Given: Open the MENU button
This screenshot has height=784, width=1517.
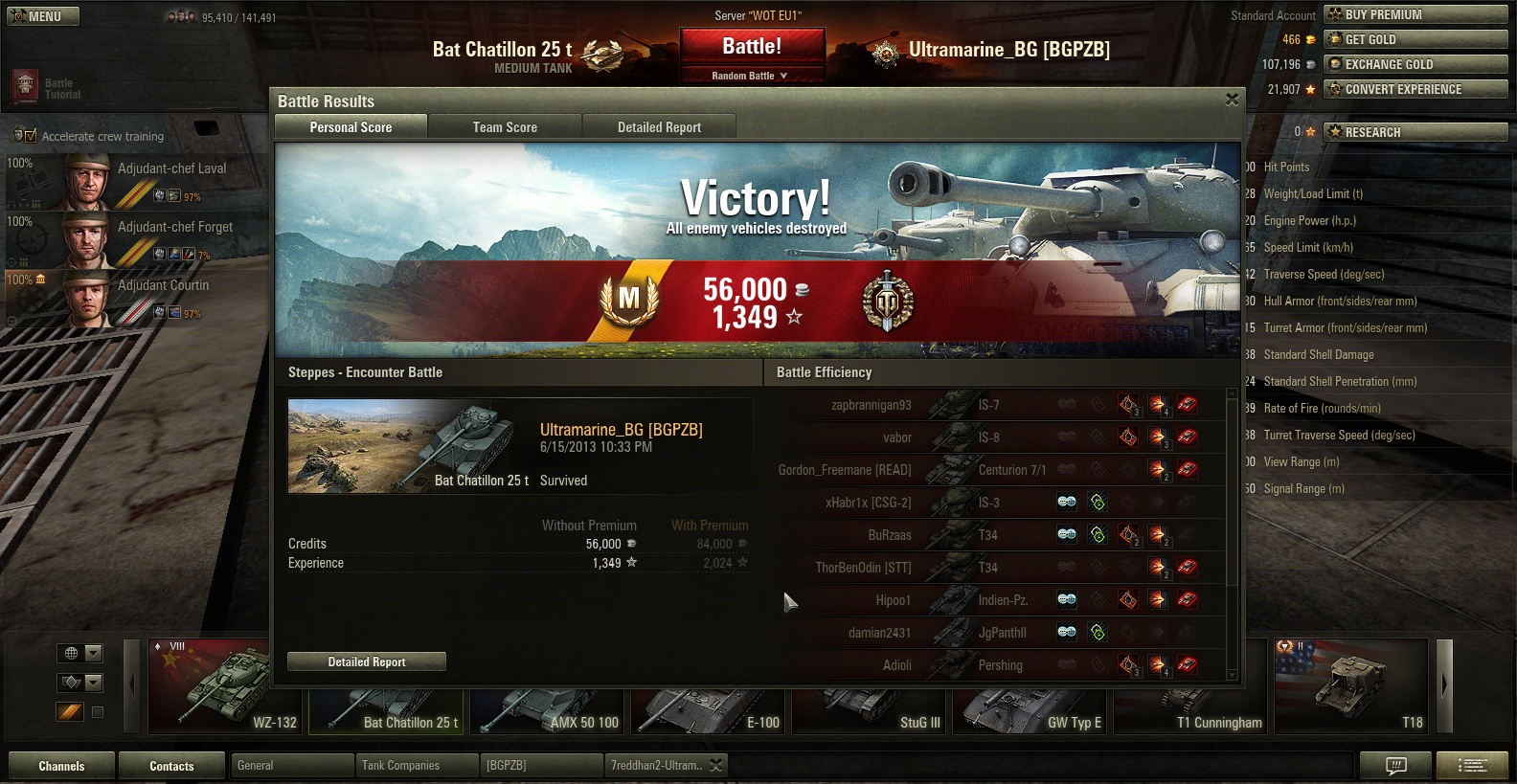Looking at the screenshot, I should [x=43, y=16].
